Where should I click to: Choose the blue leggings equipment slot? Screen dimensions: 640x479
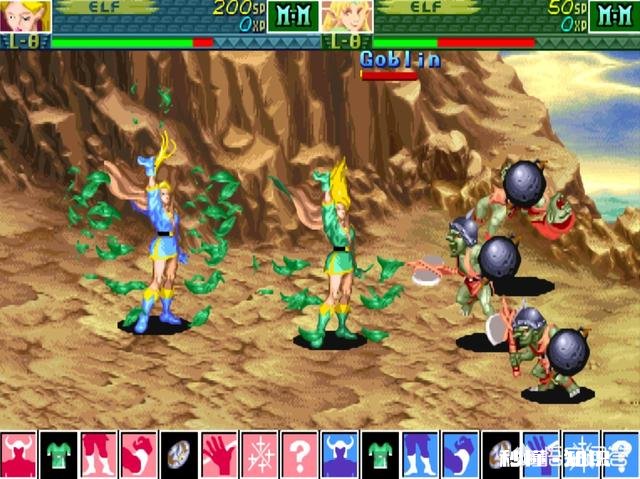419,455
